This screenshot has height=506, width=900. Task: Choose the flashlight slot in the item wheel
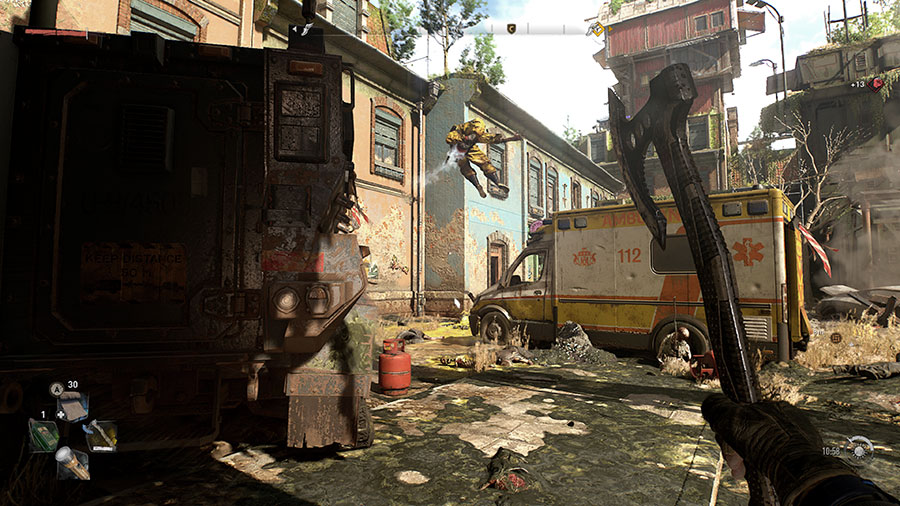tap(72, 462)
